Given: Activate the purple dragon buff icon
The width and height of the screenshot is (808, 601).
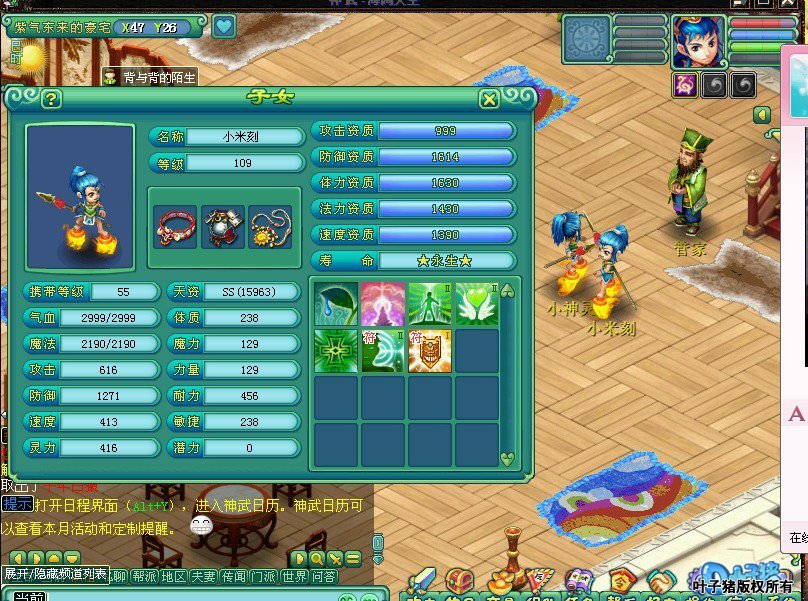Looking at the screenshot, I should pos(686,85).
